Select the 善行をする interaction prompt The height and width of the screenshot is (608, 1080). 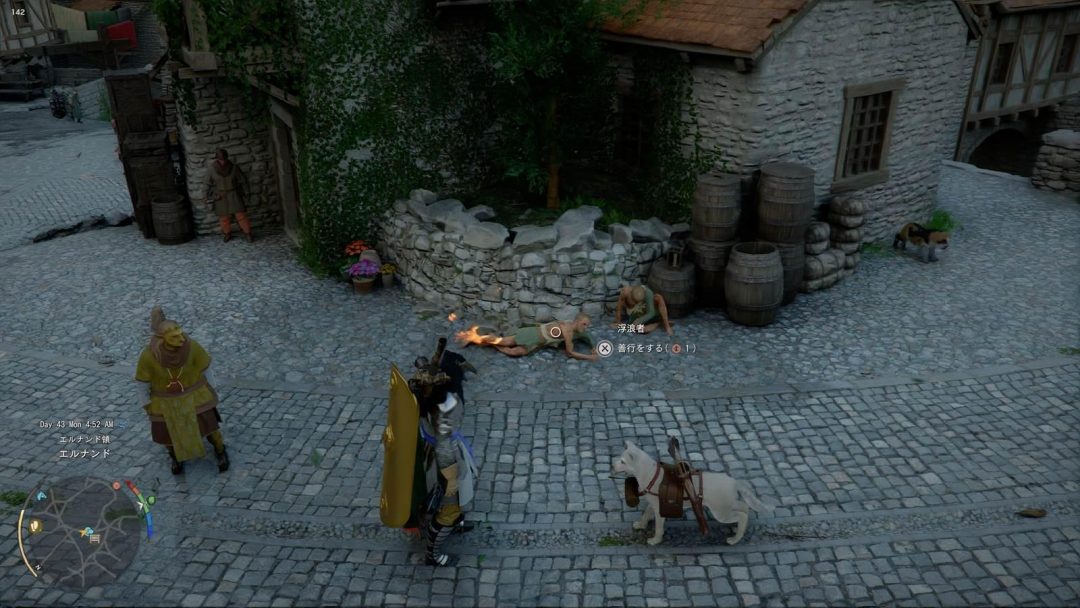click(644, 348)
